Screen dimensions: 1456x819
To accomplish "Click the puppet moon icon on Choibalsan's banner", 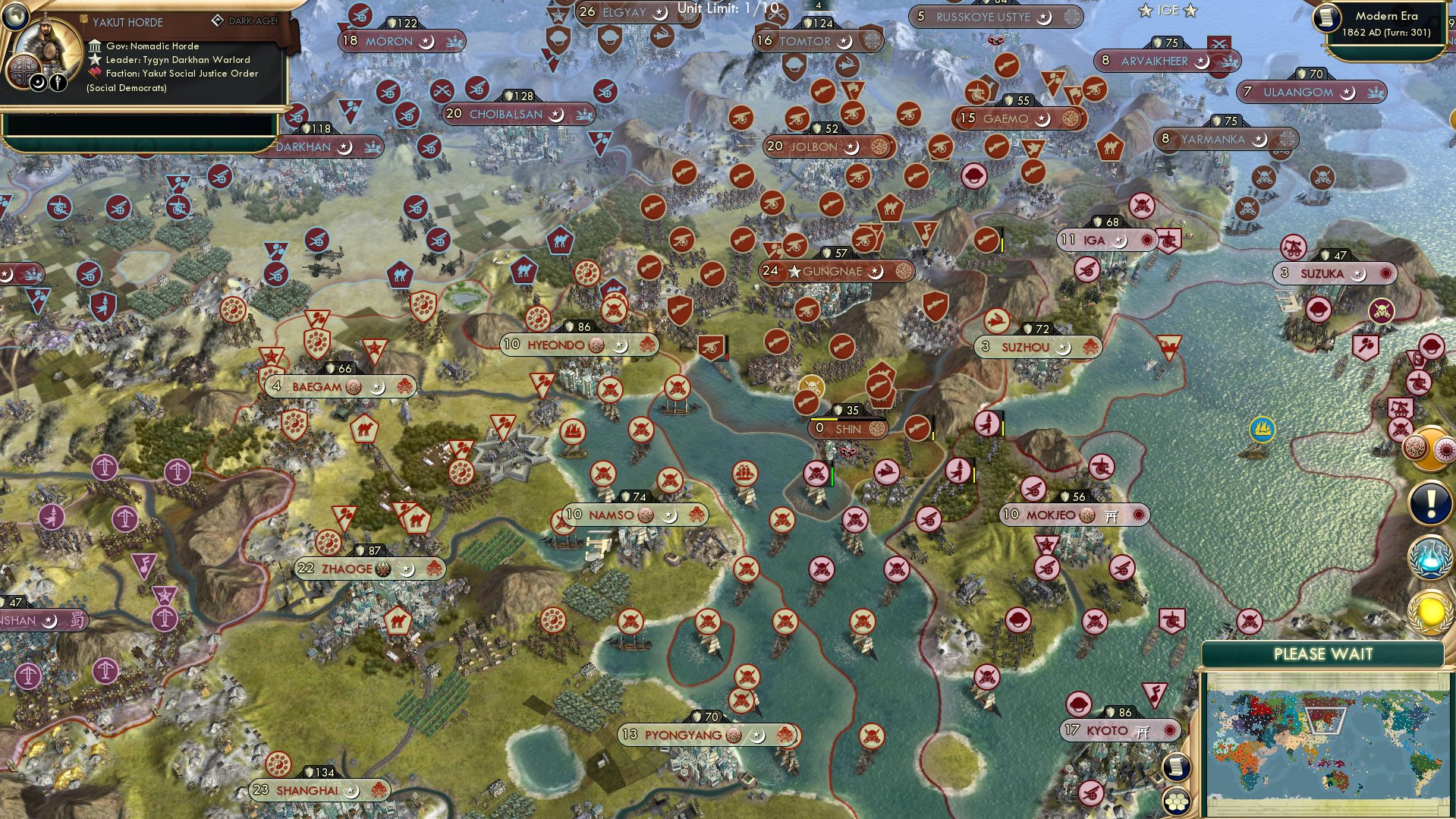I will [555, 113].
